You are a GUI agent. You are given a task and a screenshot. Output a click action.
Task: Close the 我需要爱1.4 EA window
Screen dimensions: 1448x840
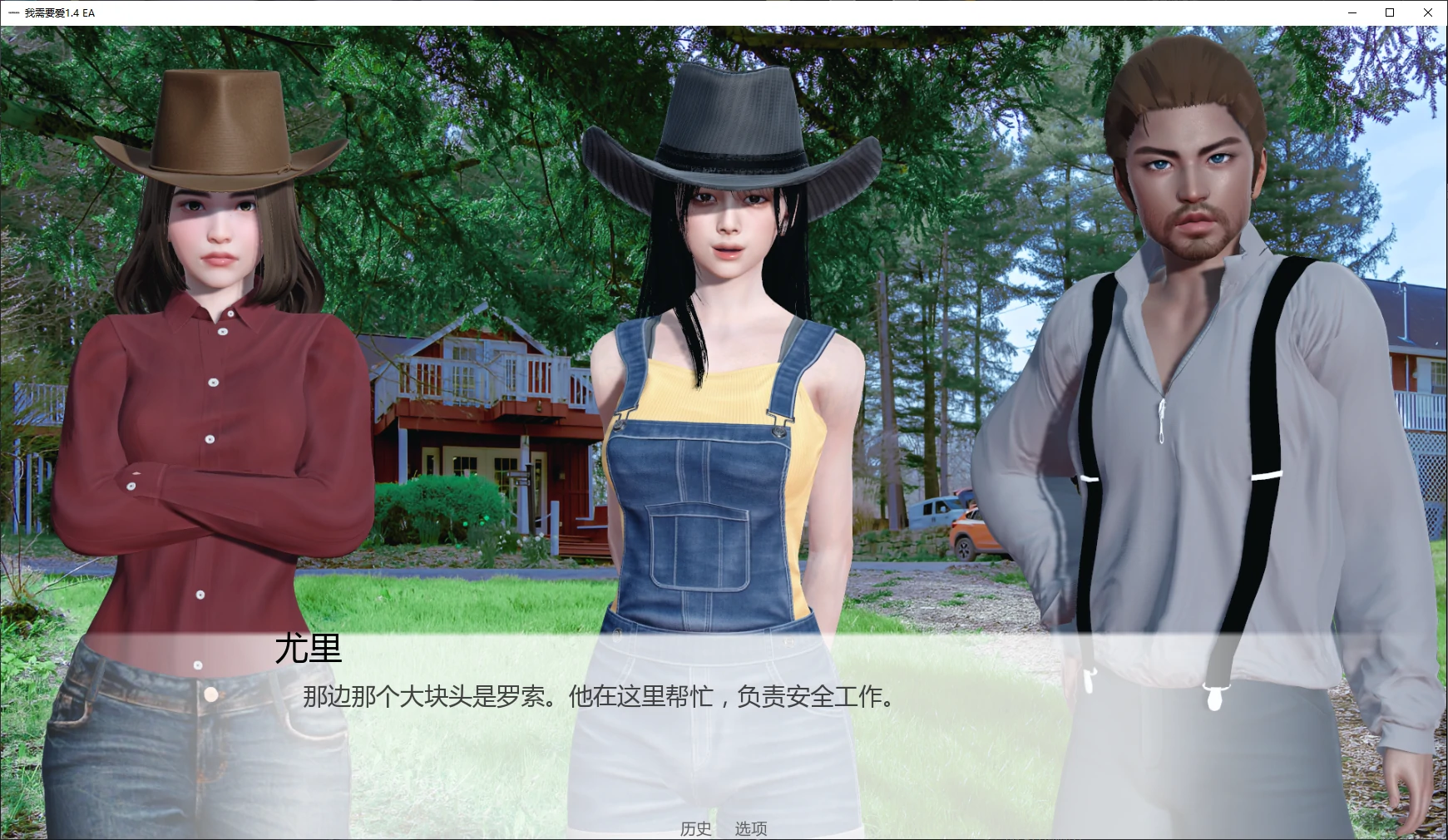[1429, 12]
